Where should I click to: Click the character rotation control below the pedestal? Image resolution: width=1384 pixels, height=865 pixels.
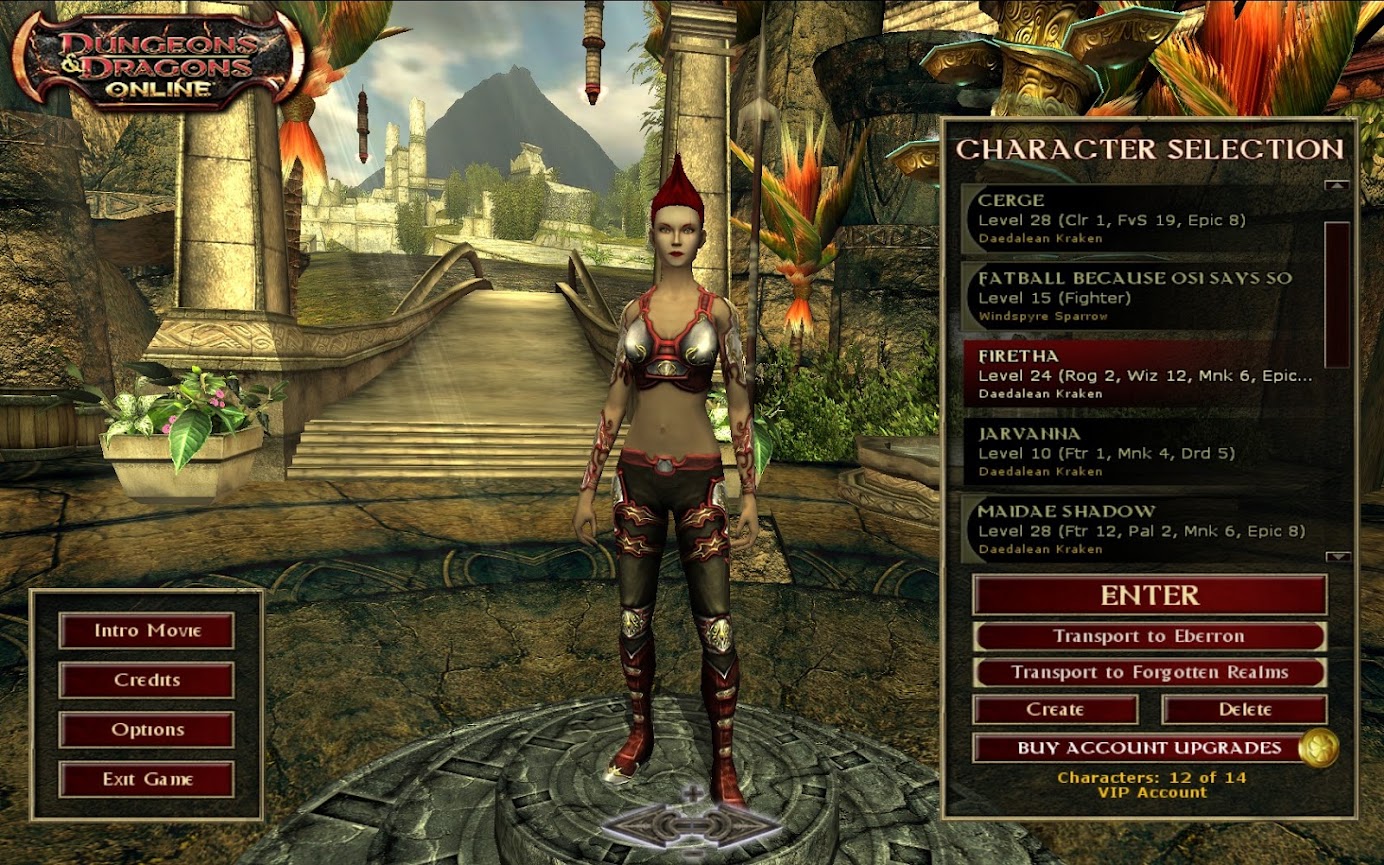coord(692,826)
